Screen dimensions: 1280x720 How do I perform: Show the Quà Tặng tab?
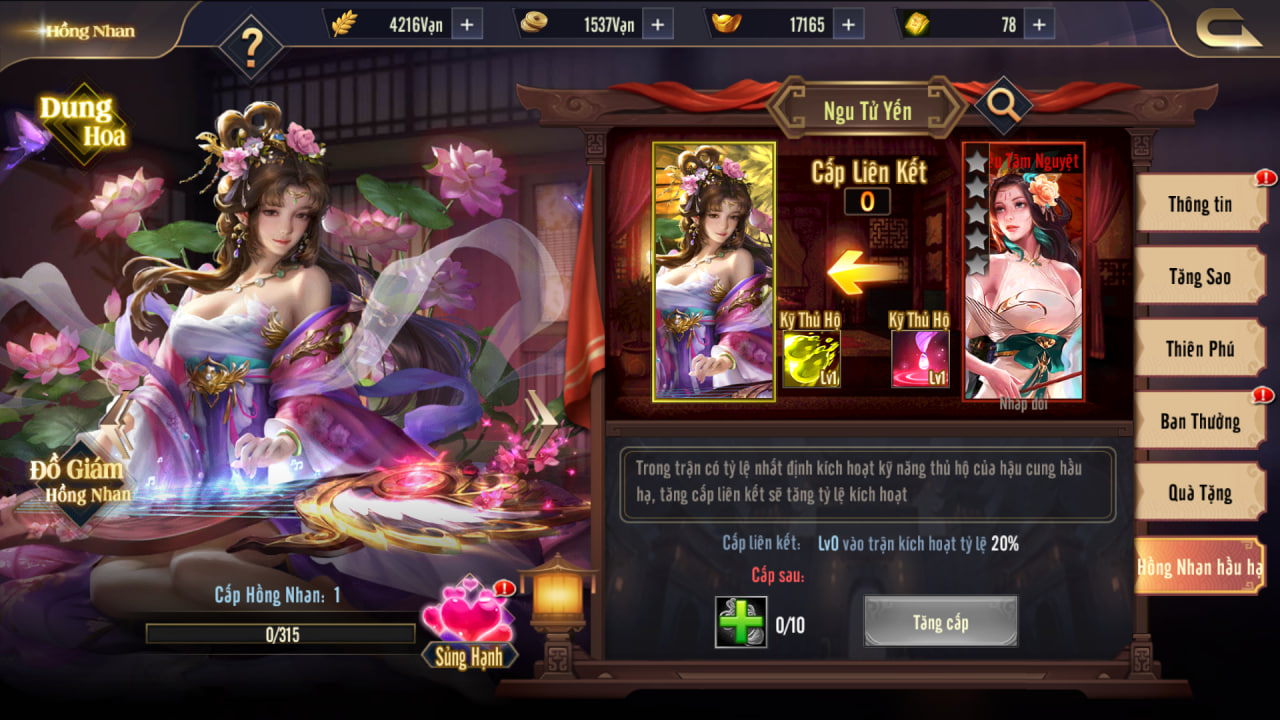(x=1200, y=493)
